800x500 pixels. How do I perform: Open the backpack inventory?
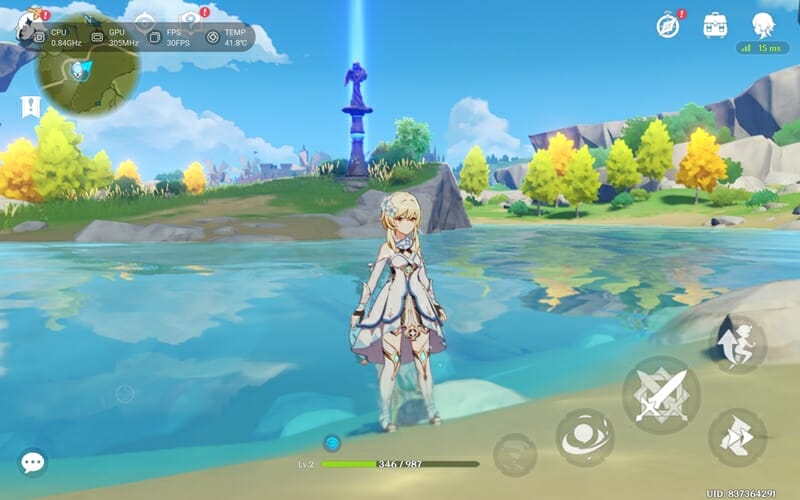pyautogui.click(x=715, y=24)
